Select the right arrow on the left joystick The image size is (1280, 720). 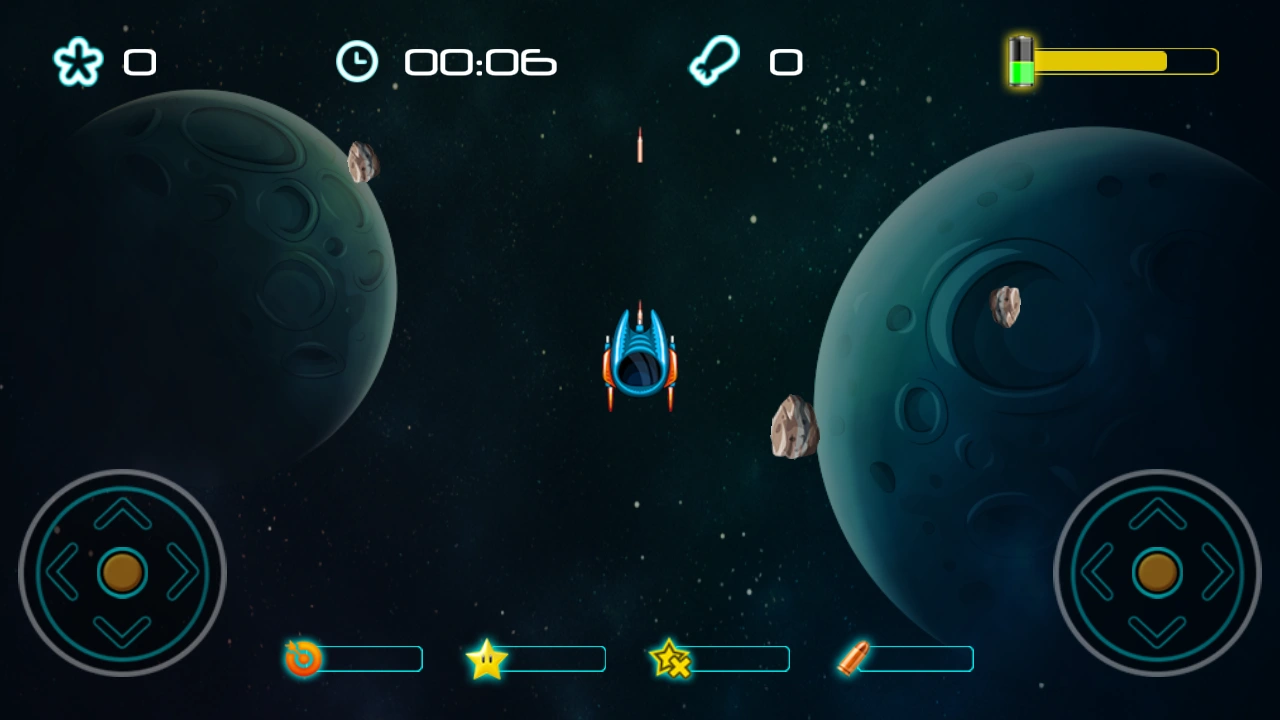pyautogui.click(x=183, y=572)
